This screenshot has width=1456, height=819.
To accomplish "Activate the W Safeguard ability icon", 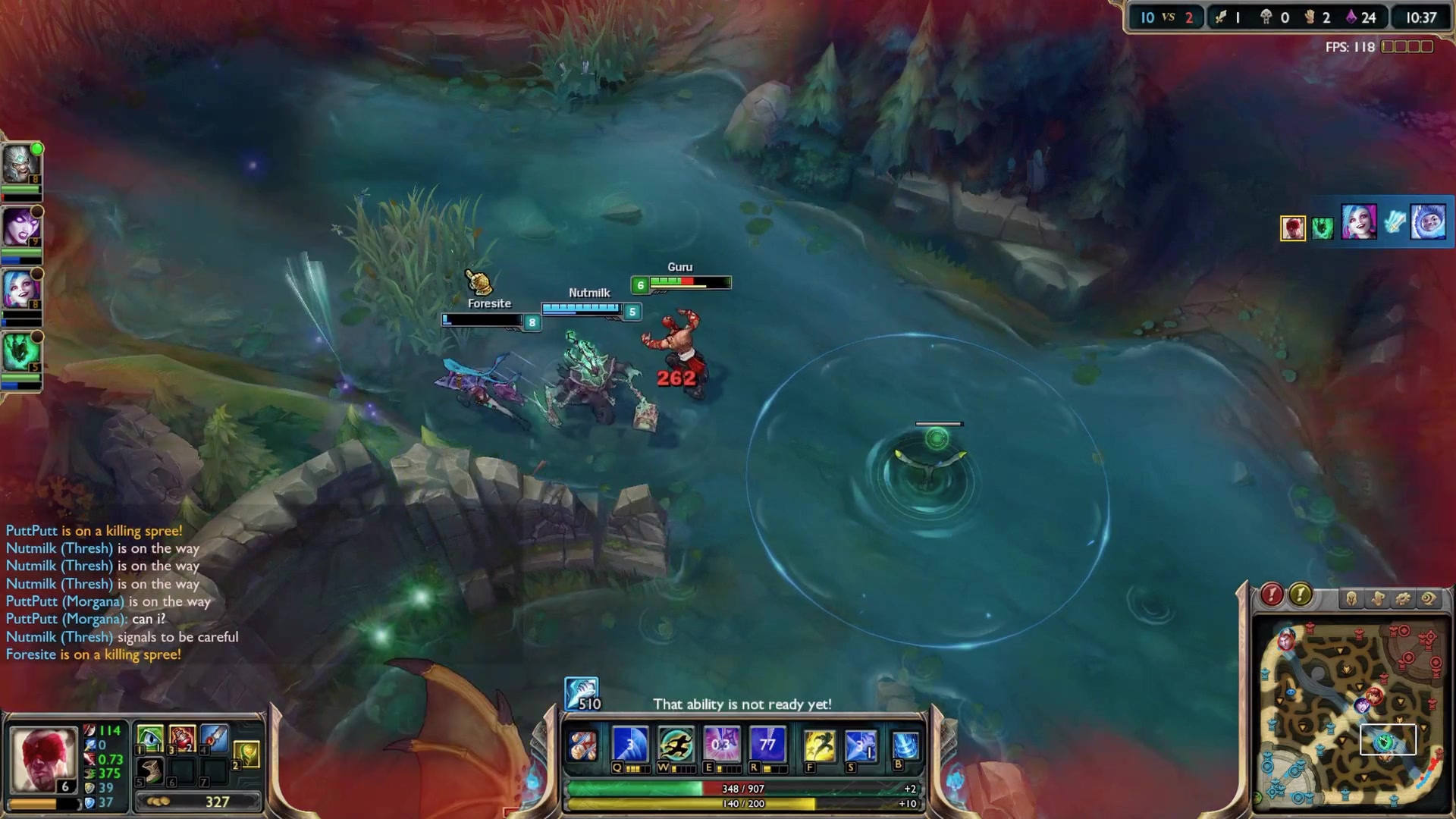I will click(675, 745).
